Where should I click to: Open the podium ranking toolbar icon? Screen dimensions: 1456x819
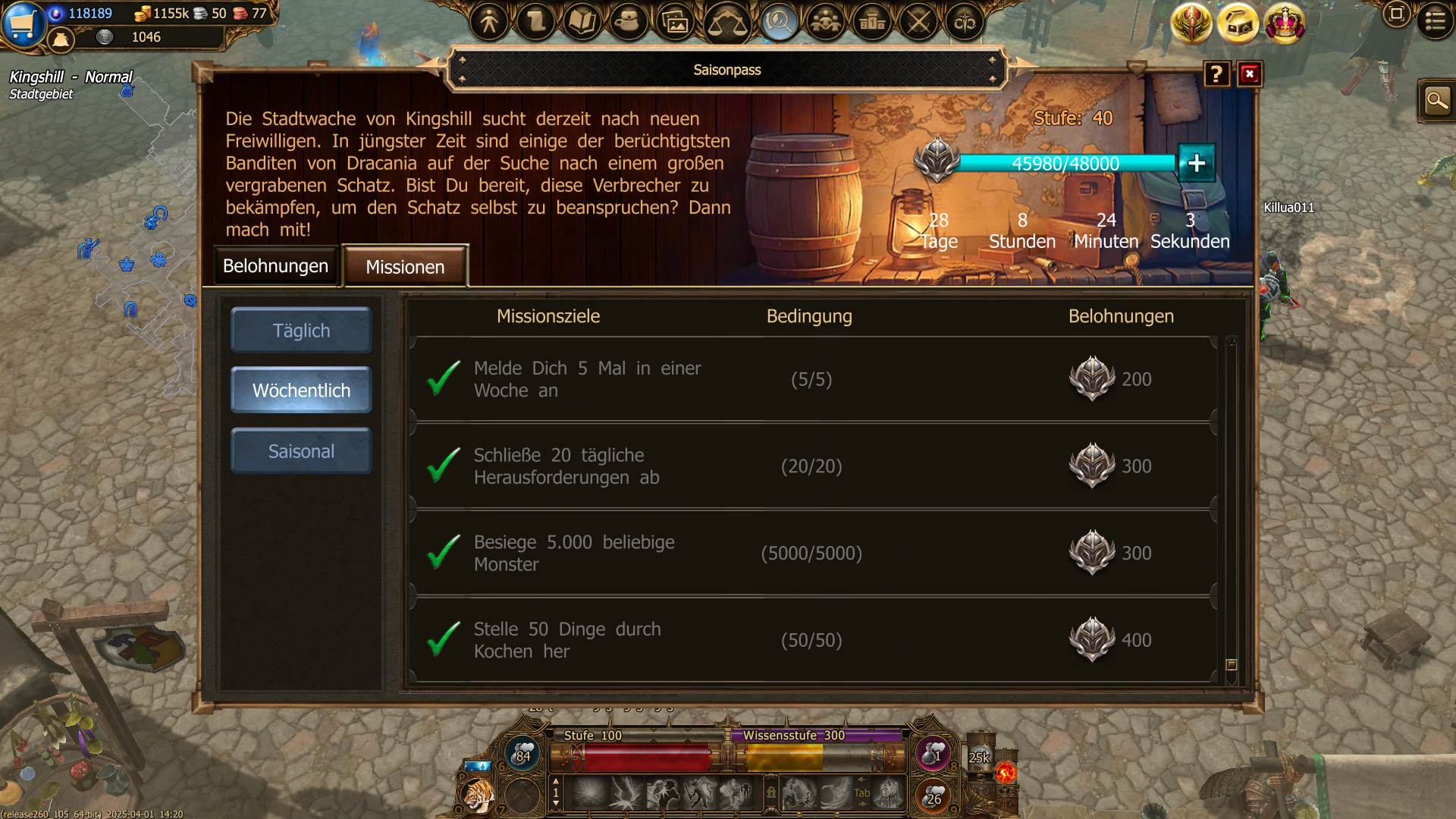point(872,22)
